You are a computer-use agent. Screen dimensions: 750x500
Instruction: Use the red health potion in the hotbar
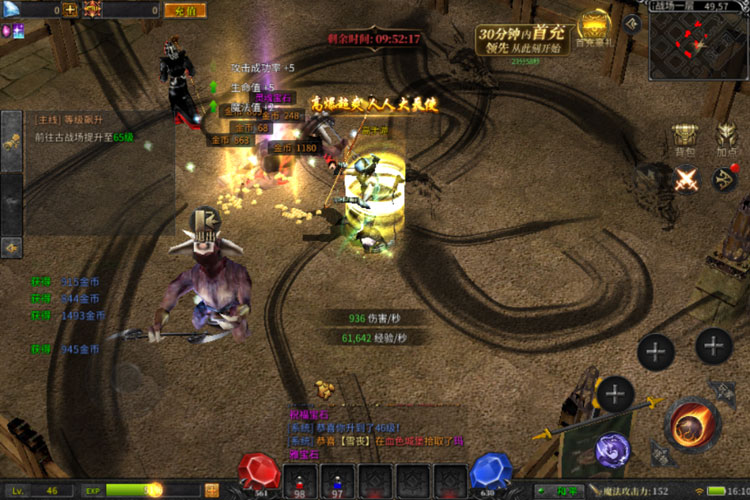299,479
